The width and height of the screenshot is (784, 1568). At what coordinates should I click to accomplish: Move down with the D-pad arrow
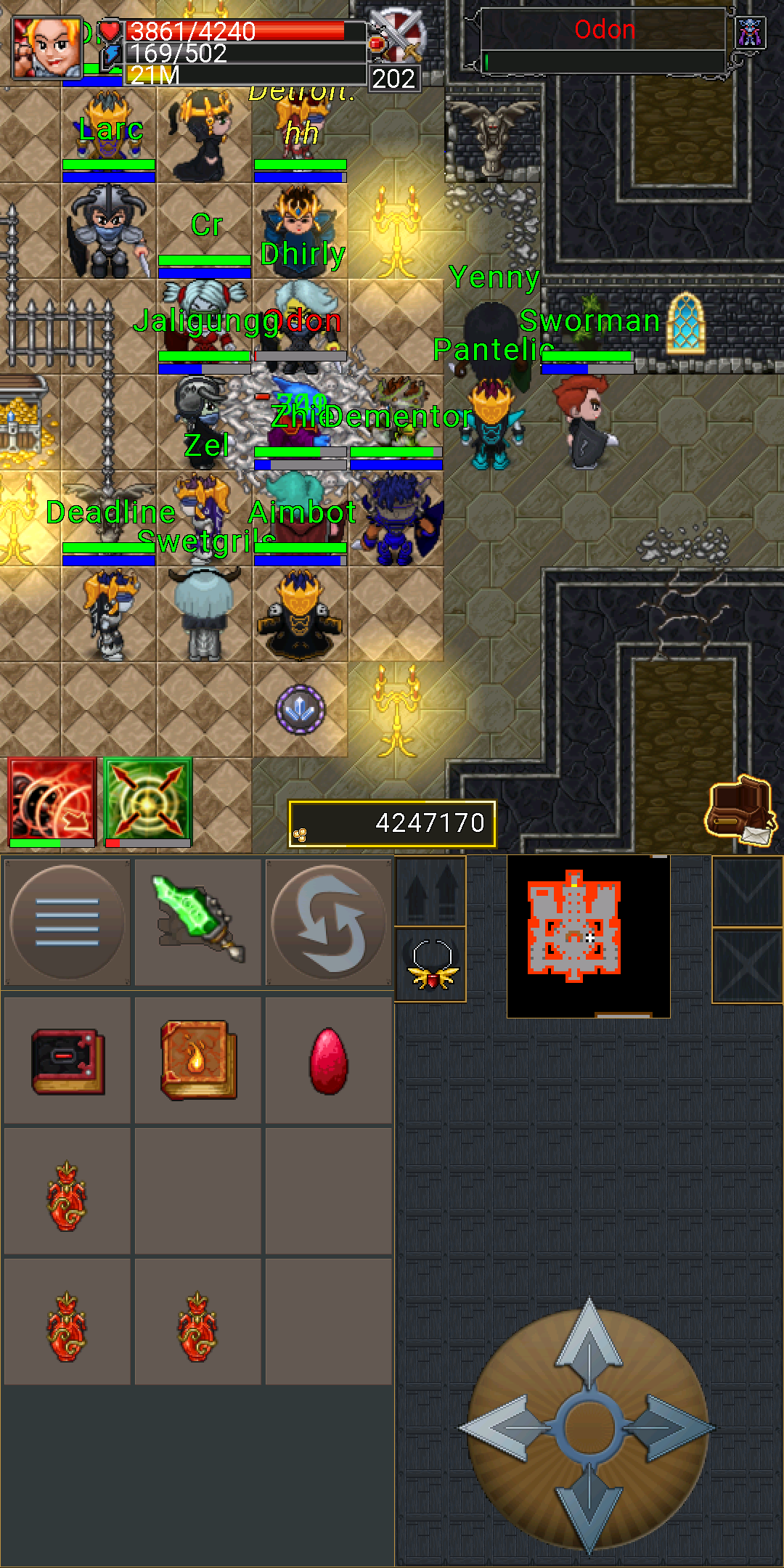click(589, 1508)
